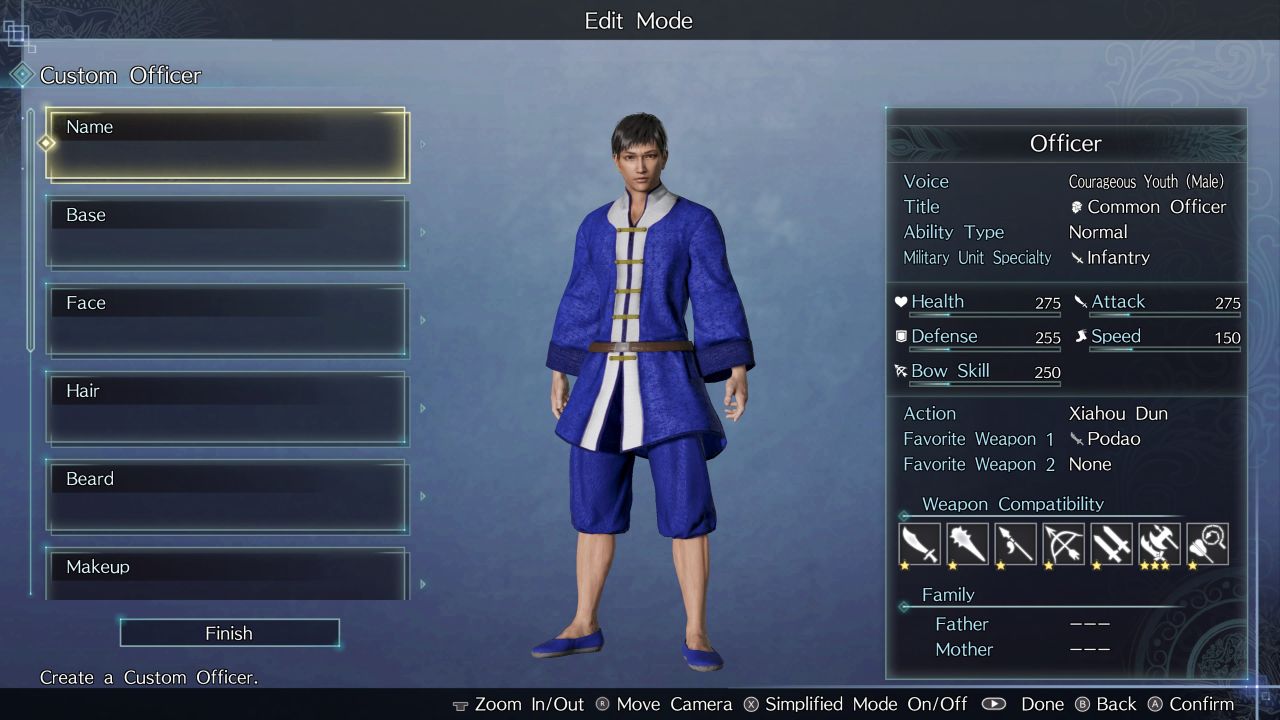Choose the Face customization entry
Screen dimensions: 1280x720
pyautogui.click(x=227, y=321)
